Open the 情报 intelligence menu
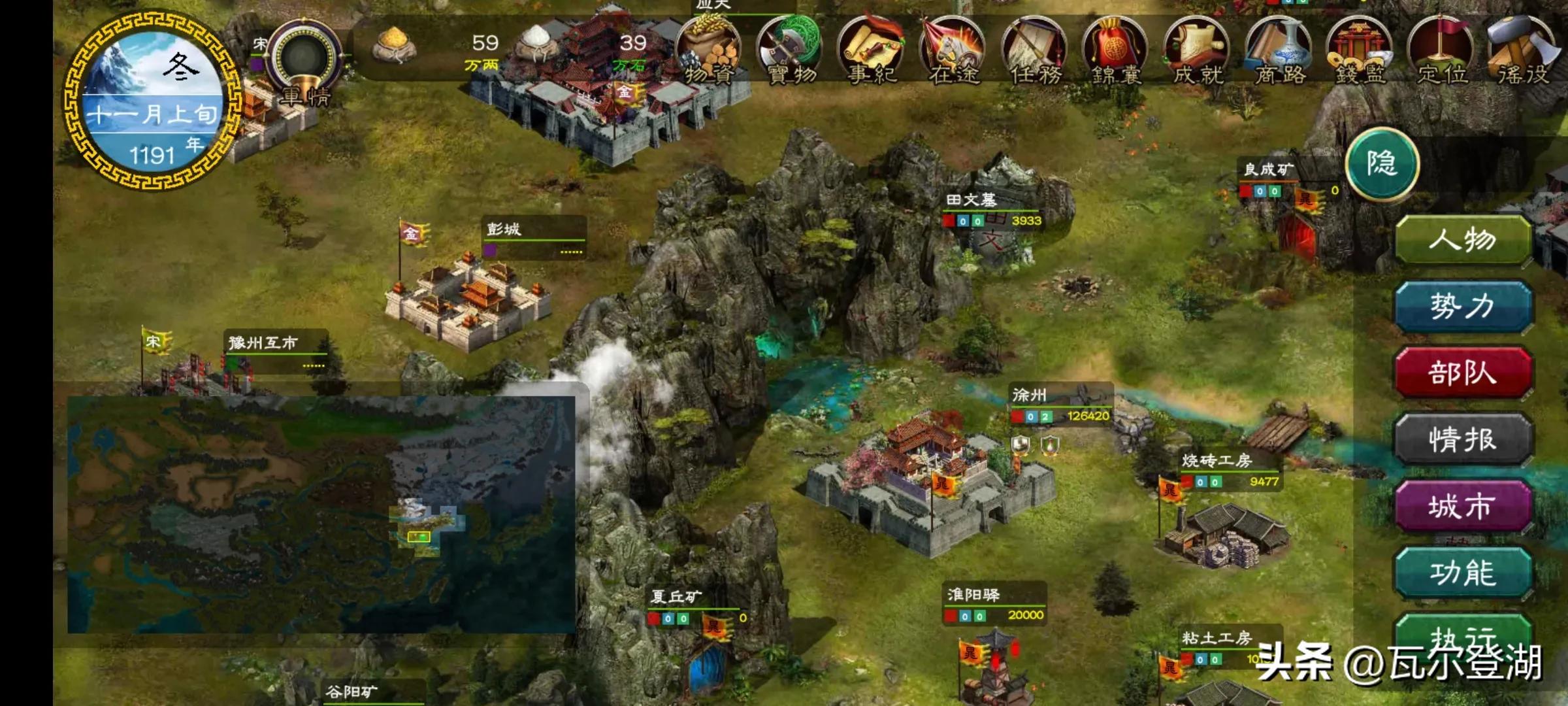 click(x=1463, y=440)
